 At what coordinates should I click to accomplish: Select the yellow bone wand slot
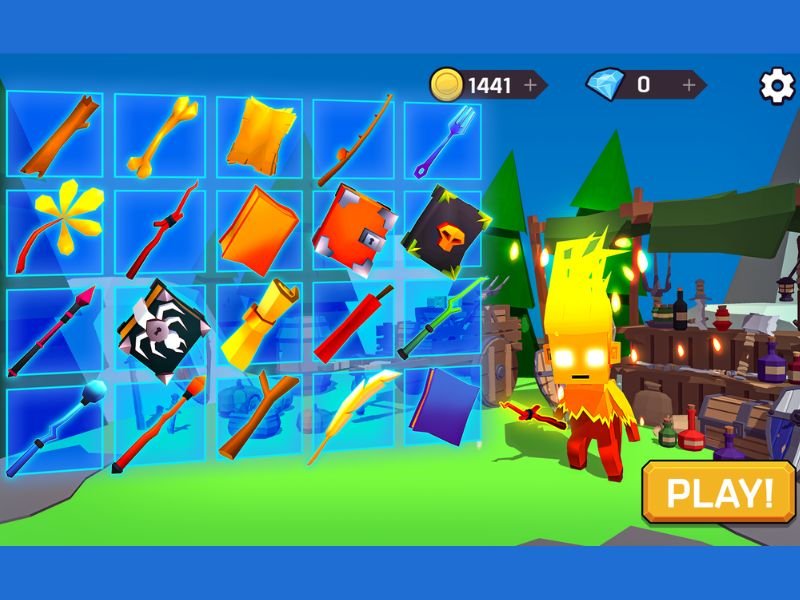click(x=159, y=135)
